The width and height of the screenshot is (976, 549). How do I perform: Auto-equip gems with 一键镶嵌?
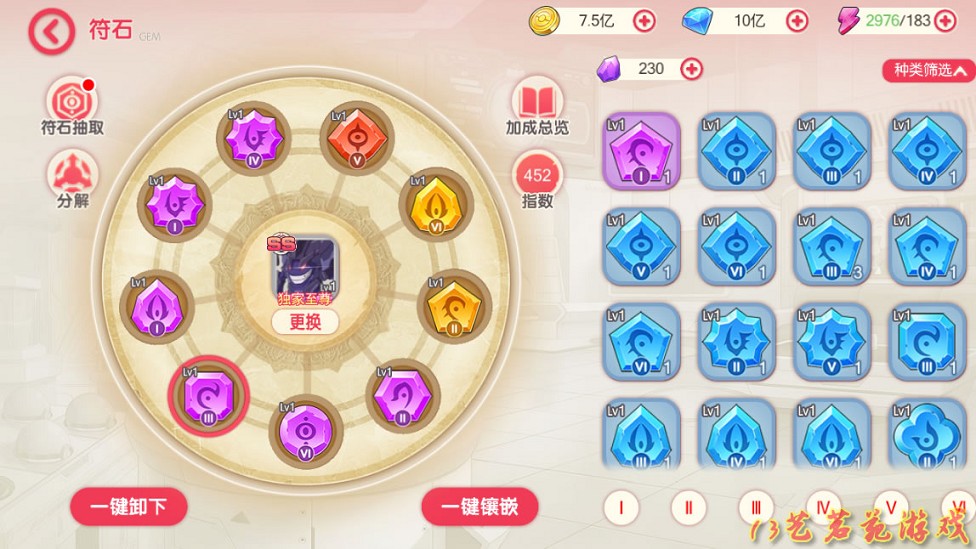pos(480,507)
